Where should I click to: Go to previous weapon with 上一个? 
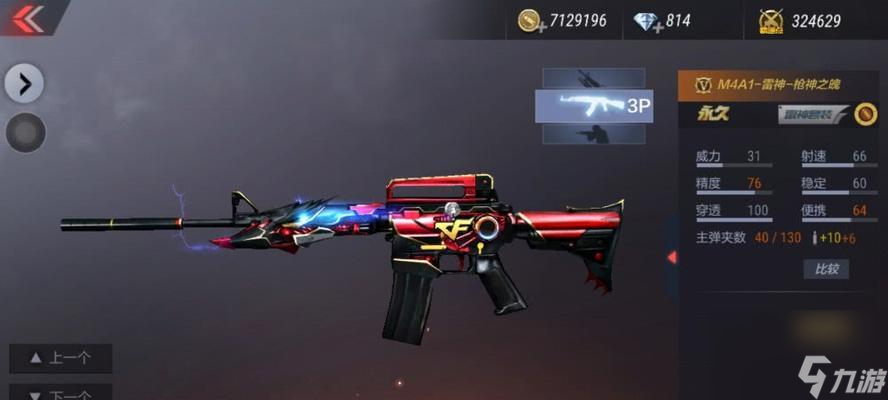pyautogui.click(x=61, y=358)
